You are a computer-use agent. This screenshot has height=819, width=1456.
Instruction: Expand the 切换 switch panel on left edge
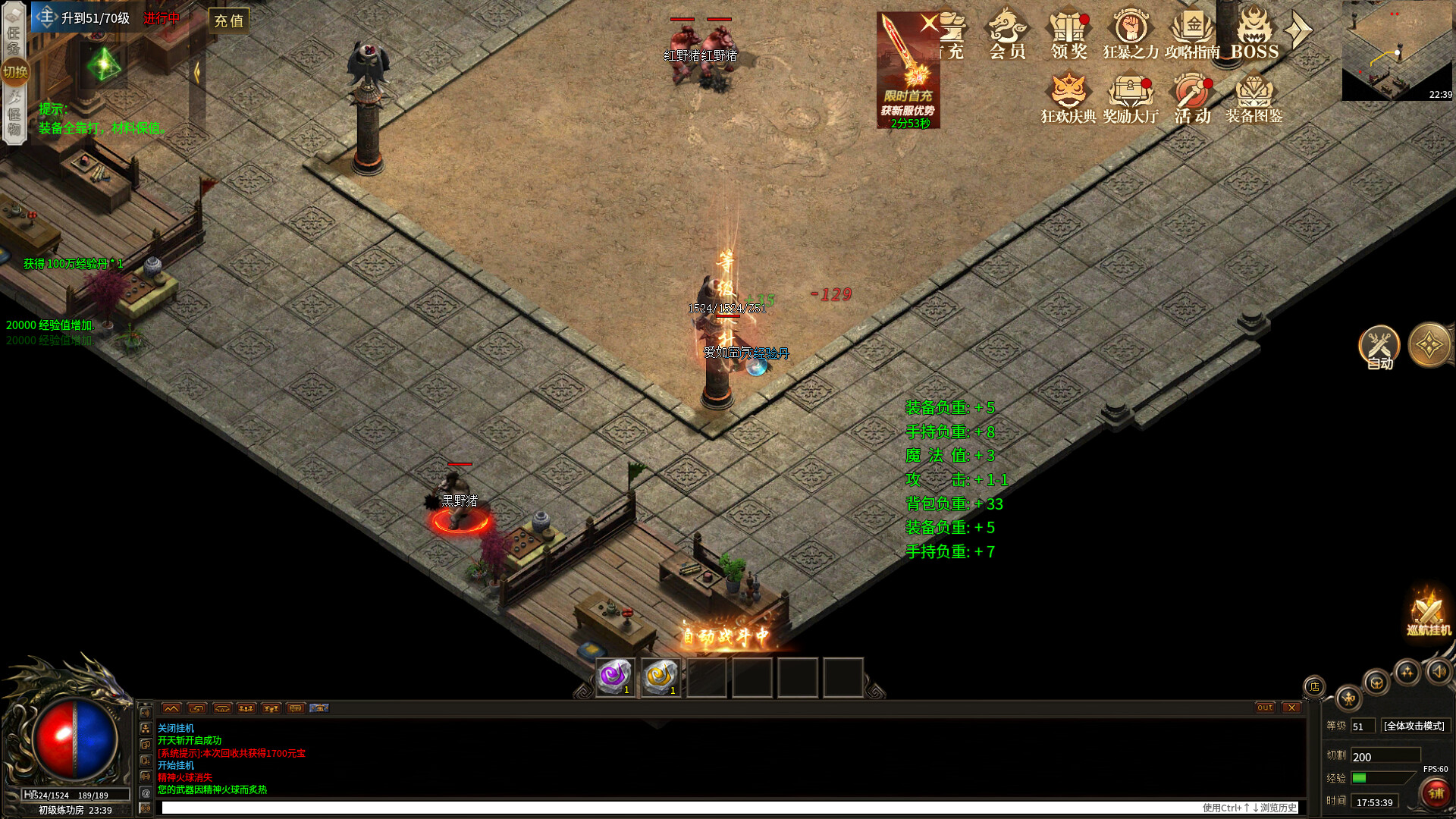pyautogui.click(x=15, y=72)
